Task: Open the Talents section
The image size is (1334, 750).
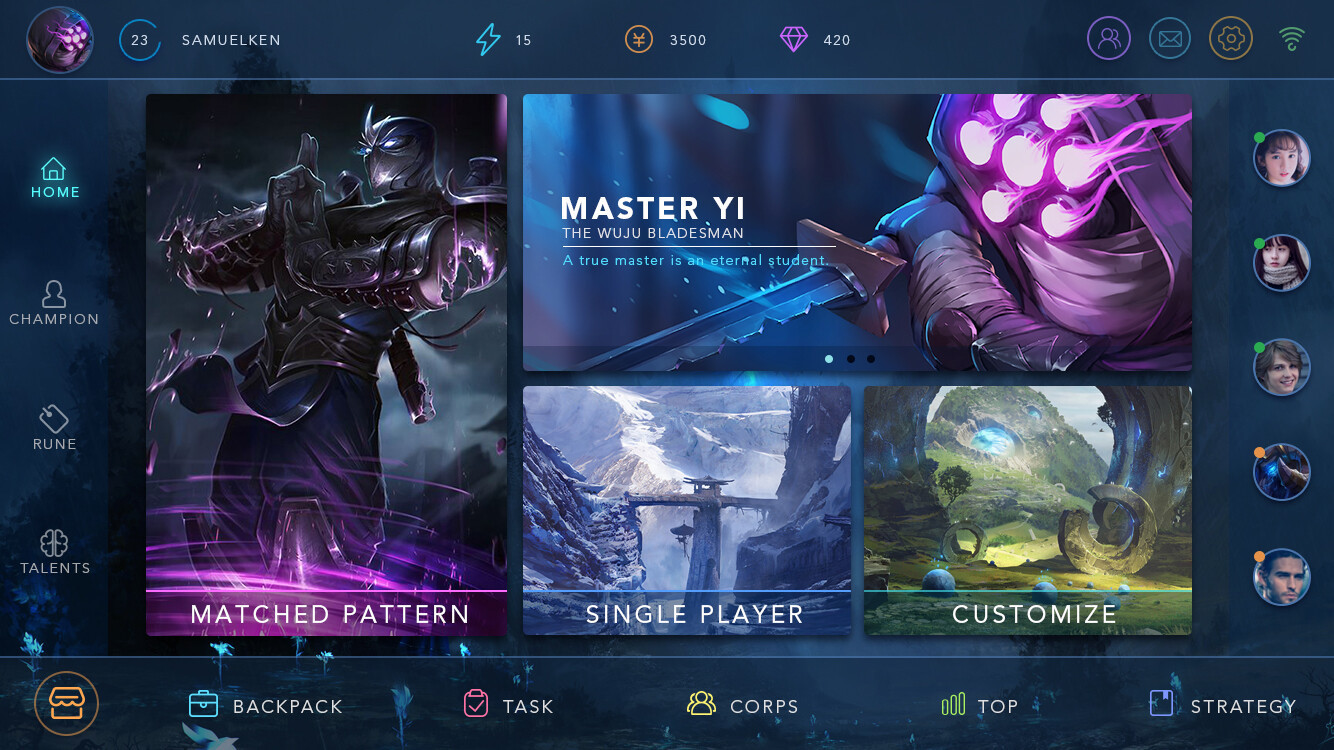Action: click(55, 552)
